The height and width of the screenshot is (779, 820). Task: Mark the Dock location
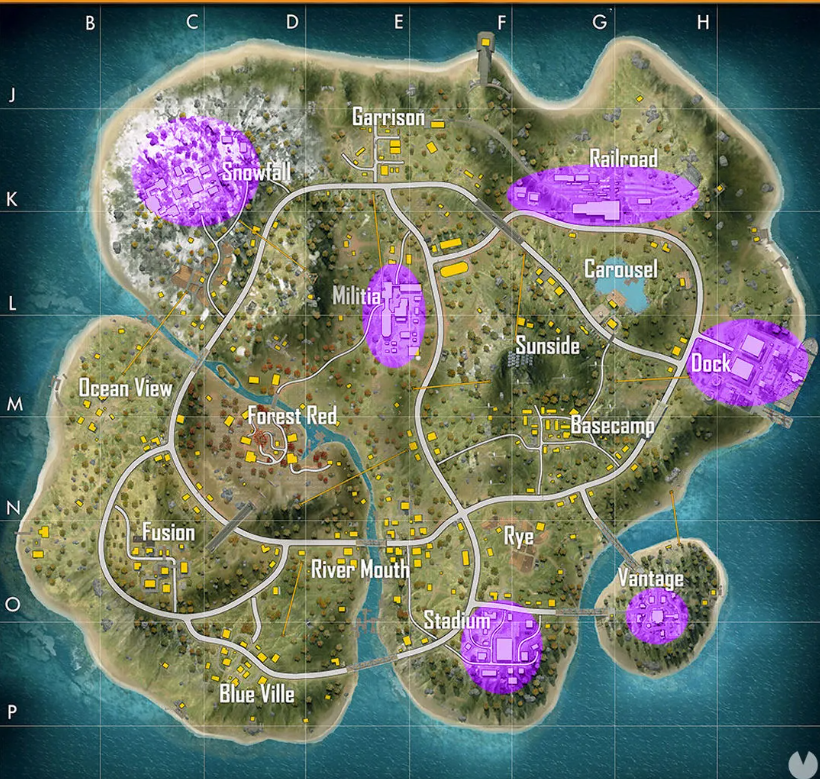click(710, 364)
